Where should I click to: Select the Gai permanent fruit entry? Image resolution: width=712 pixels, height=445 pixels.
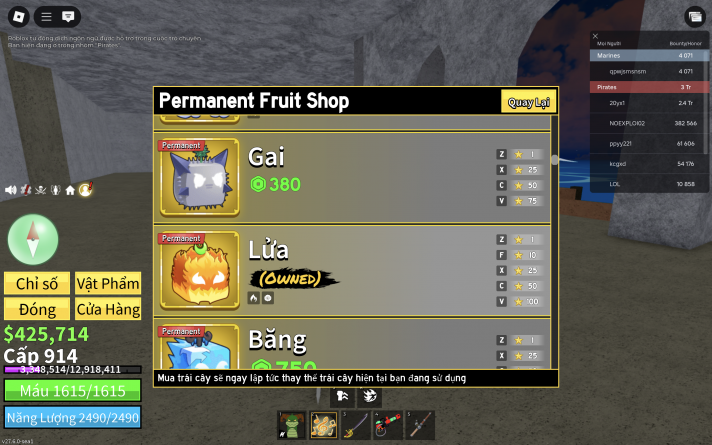tap(350, 172)
